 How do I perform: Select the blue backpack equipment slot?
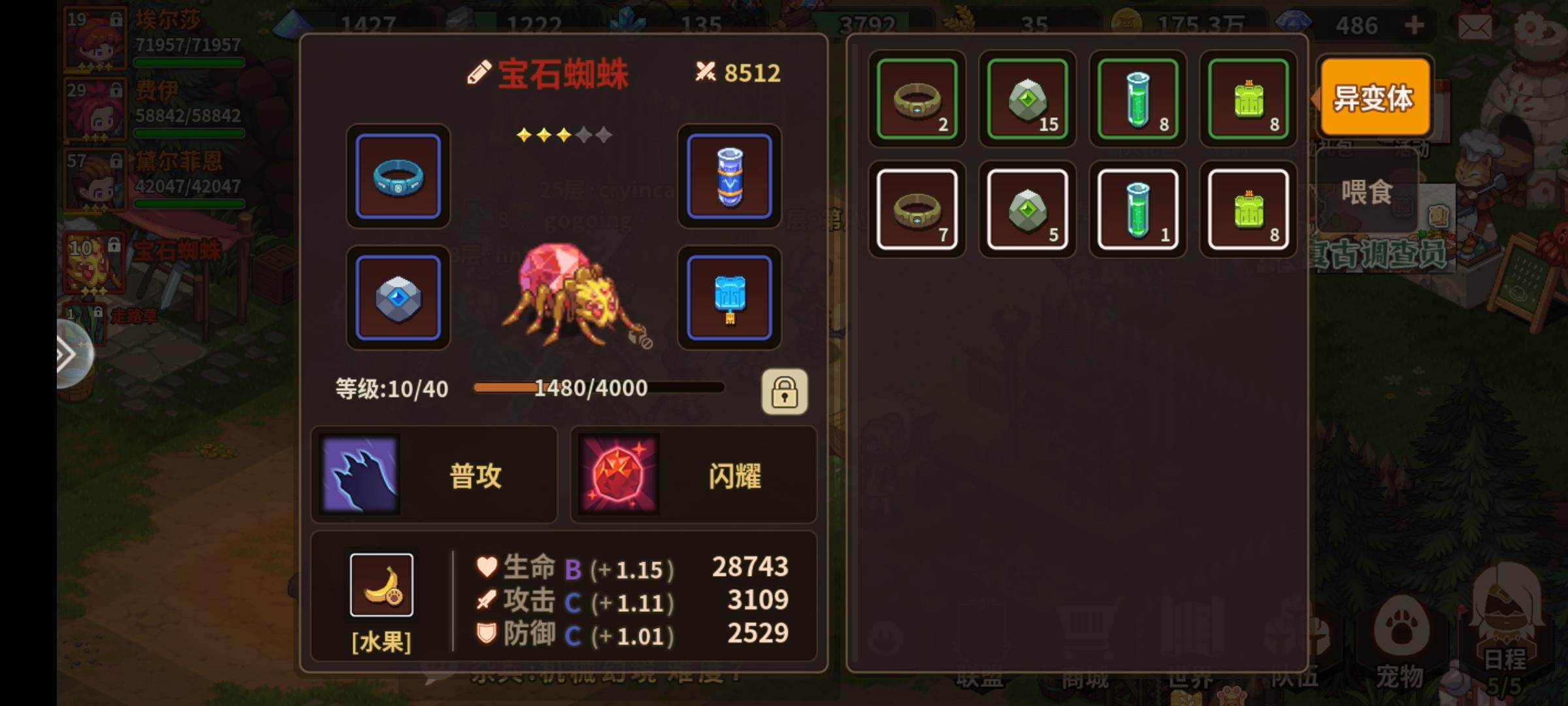pos(728,297)
